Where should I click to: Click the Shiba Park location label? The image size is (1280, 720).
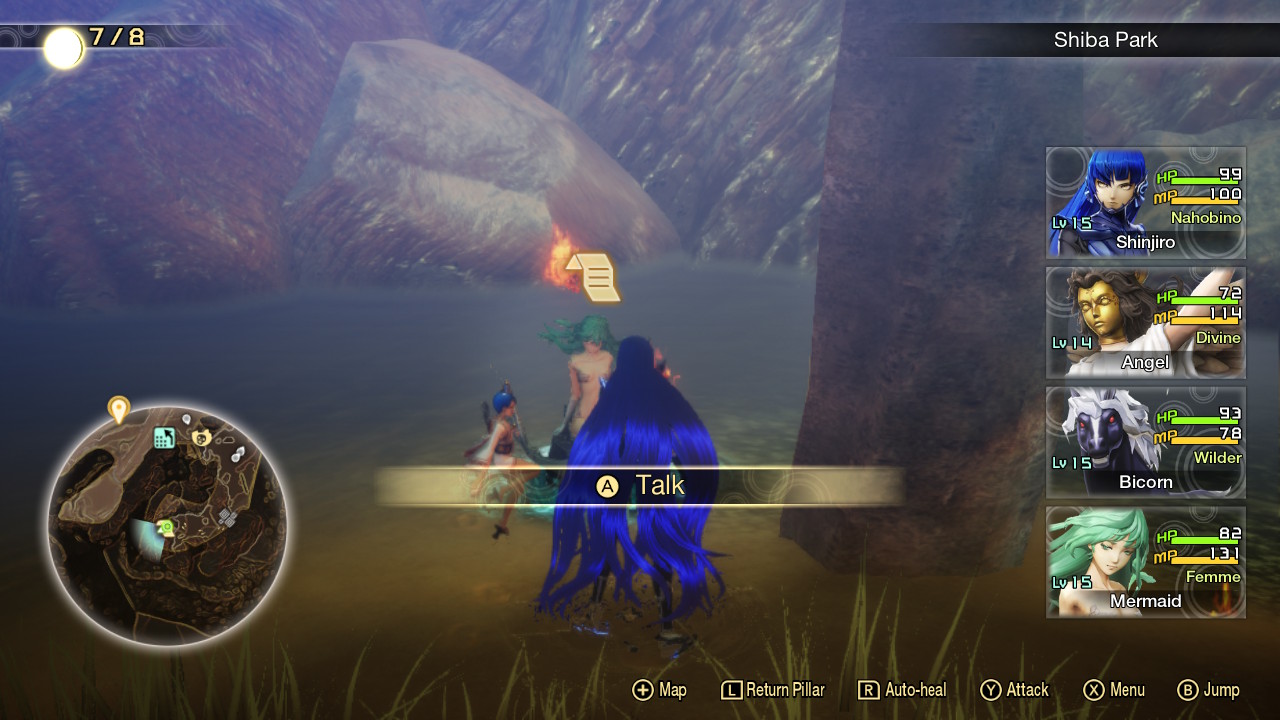click(1106, 40)
